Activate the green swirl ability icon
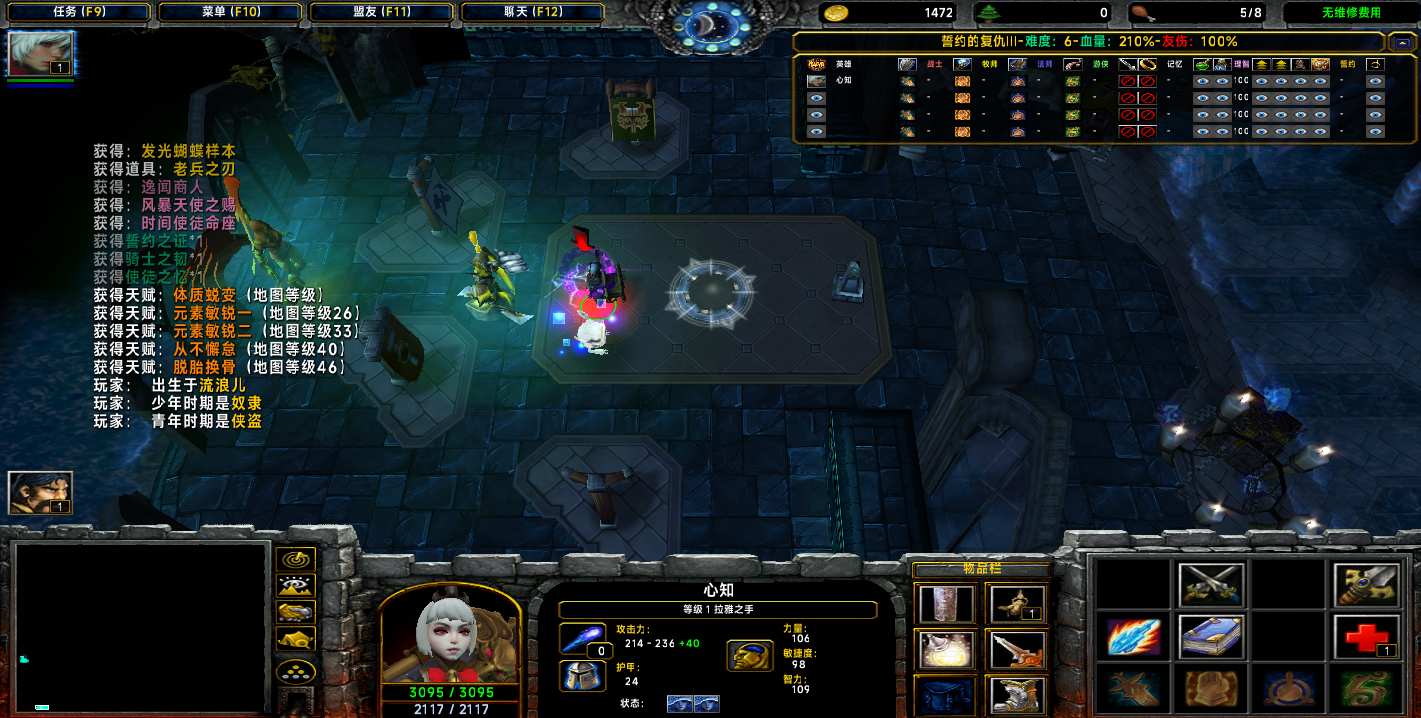The image size is (1421, 718). coord(1365,689)
